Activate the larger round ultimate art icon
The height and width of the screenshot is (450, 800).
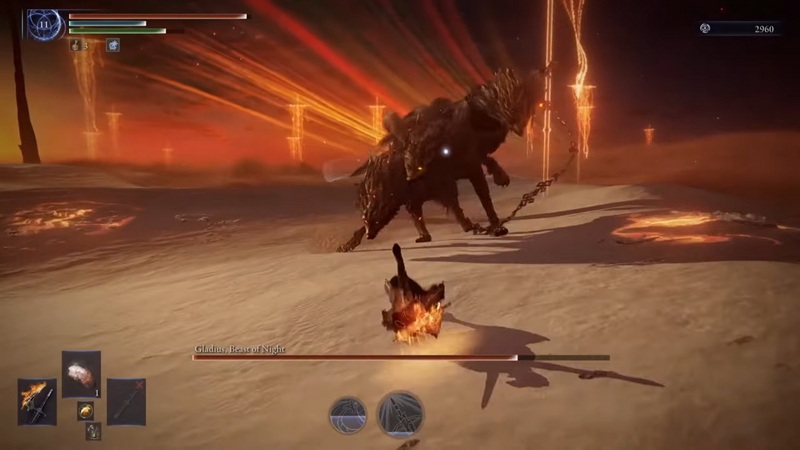[400, 413]
